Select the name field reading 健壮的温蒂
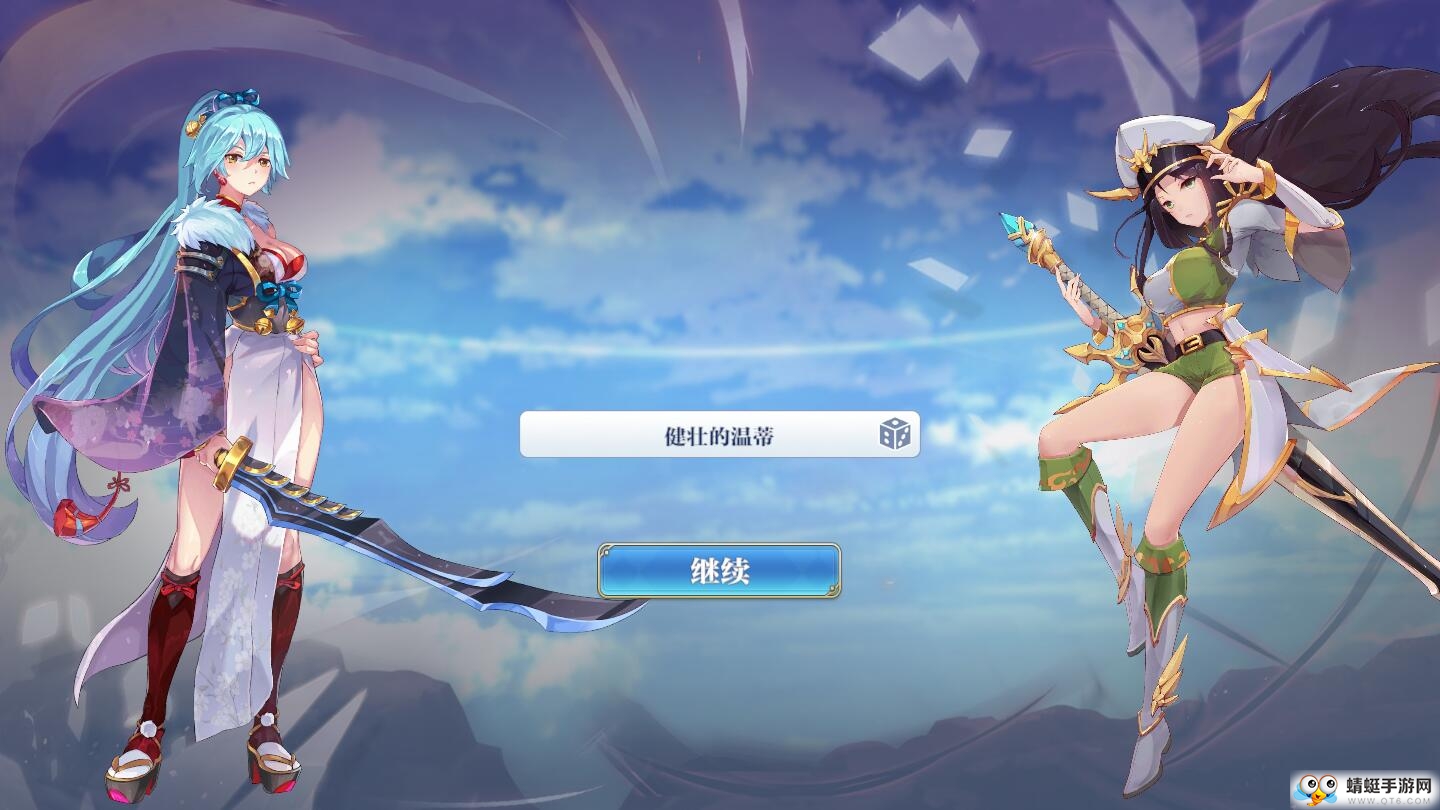Image resolution: width=1440 pixels, height=810 pixels. click(x=700, y=435)
